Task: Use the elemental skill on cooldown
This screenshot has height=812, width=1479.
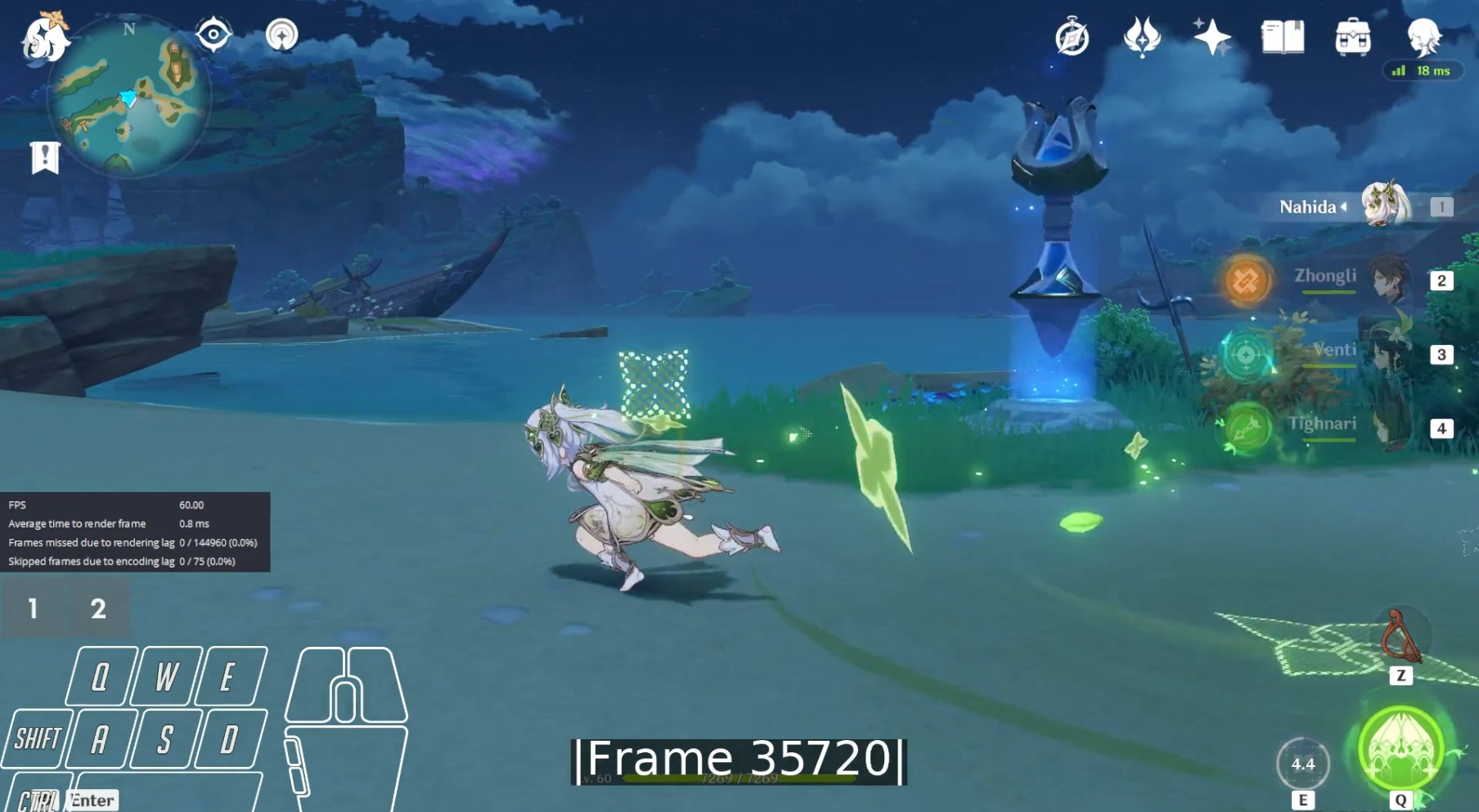Action: (1302, 764)
